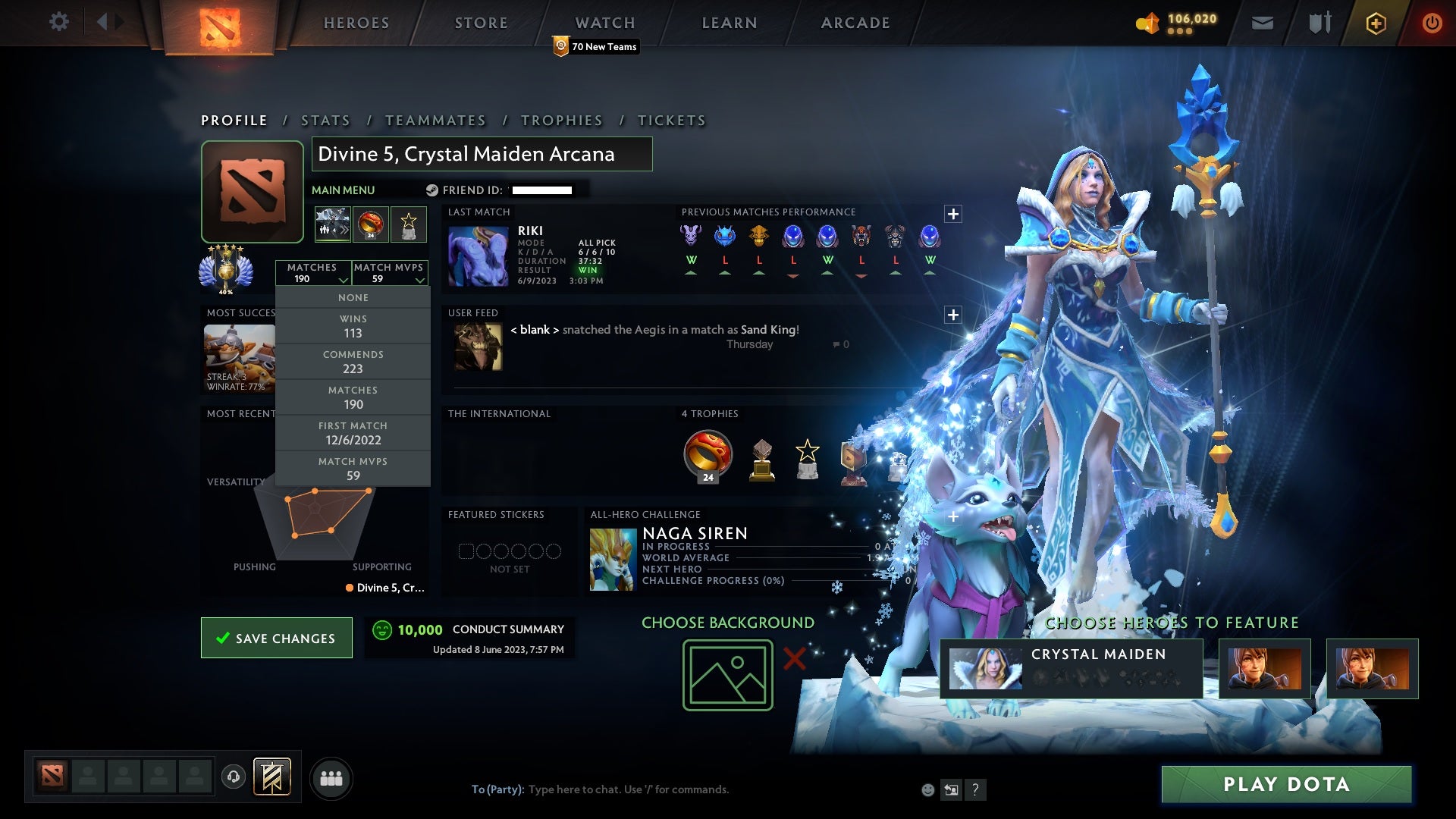Open the Matches stat dropdown
This screenshot has width=1456, height=819.
click(314, 273)
